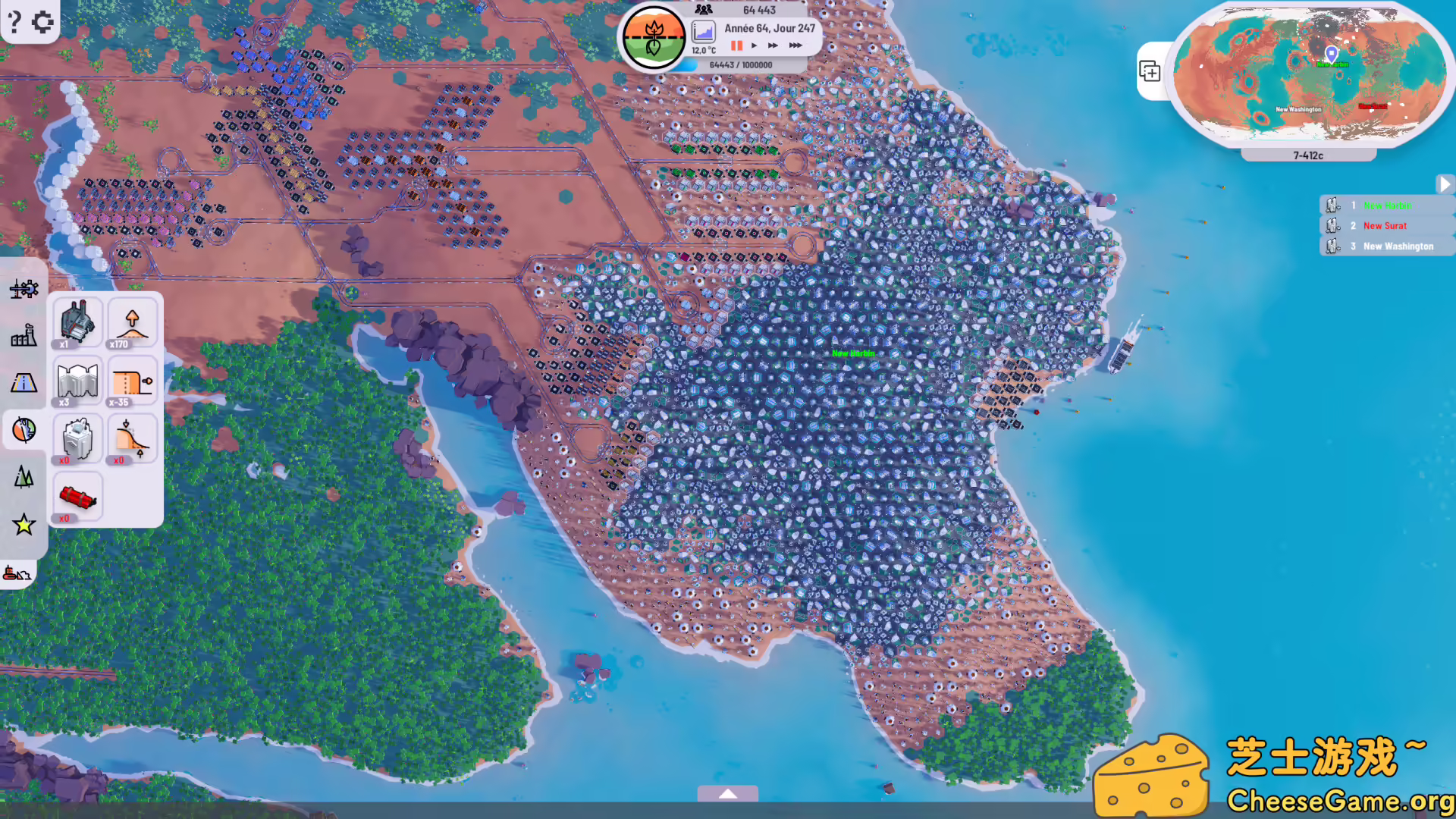
Task: Expand the bottom panel arrow
Action: point(727,793)
